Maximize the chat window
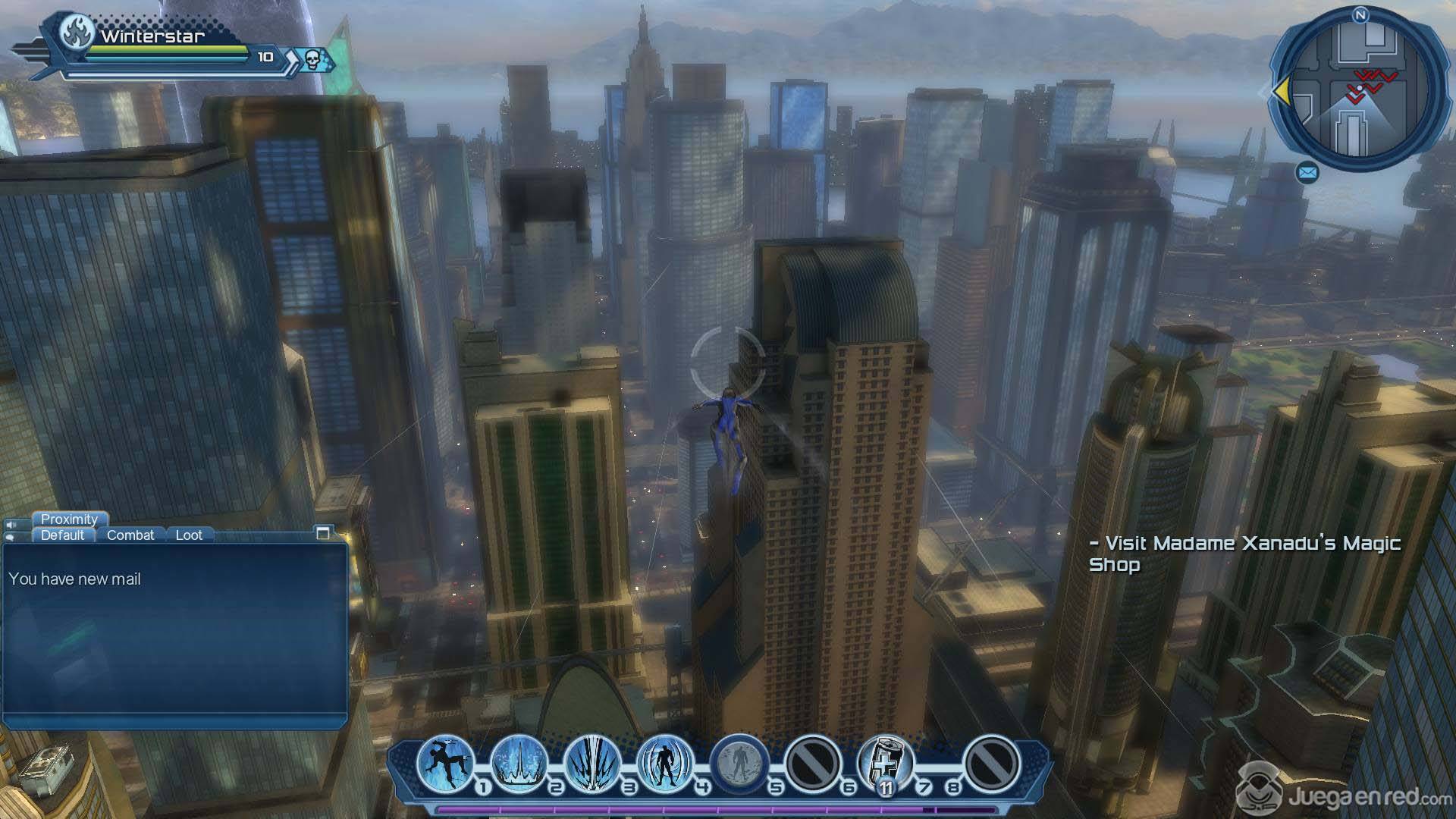 [x=323, y=533]
